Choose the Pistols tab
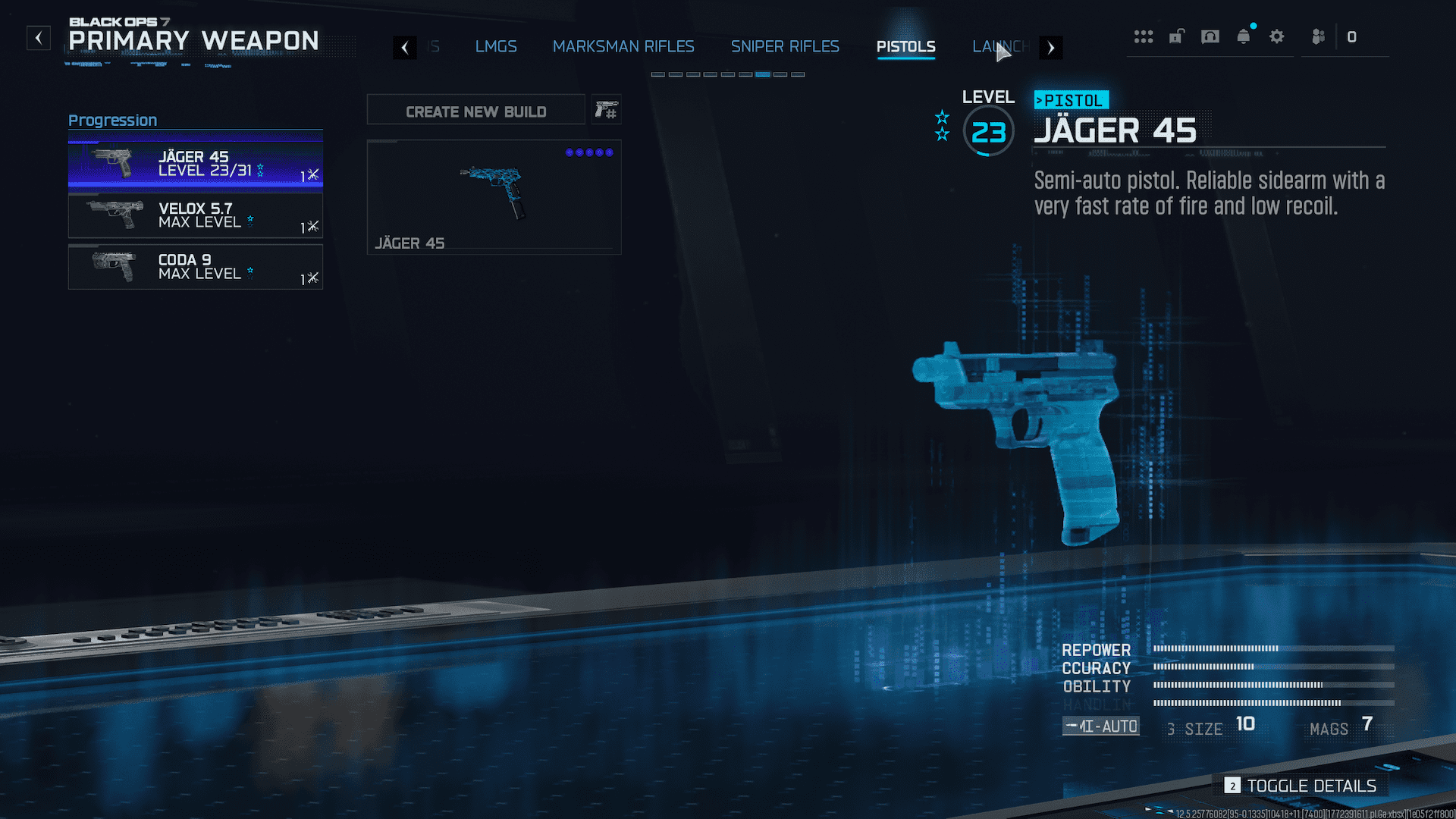 tap(905, 47)
